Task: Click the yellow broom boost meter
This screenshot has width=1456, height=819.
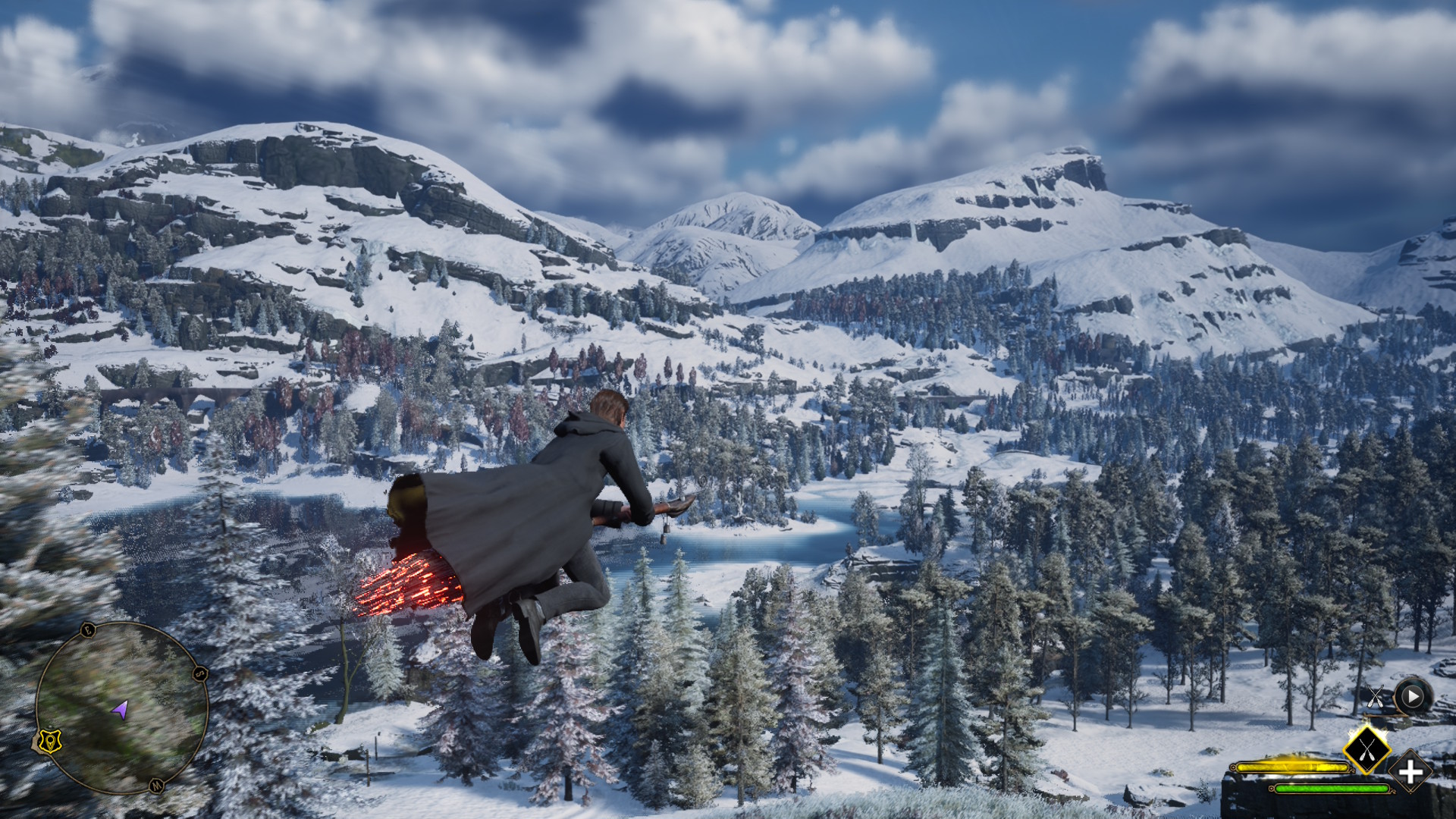Action: coord(1291,766)
